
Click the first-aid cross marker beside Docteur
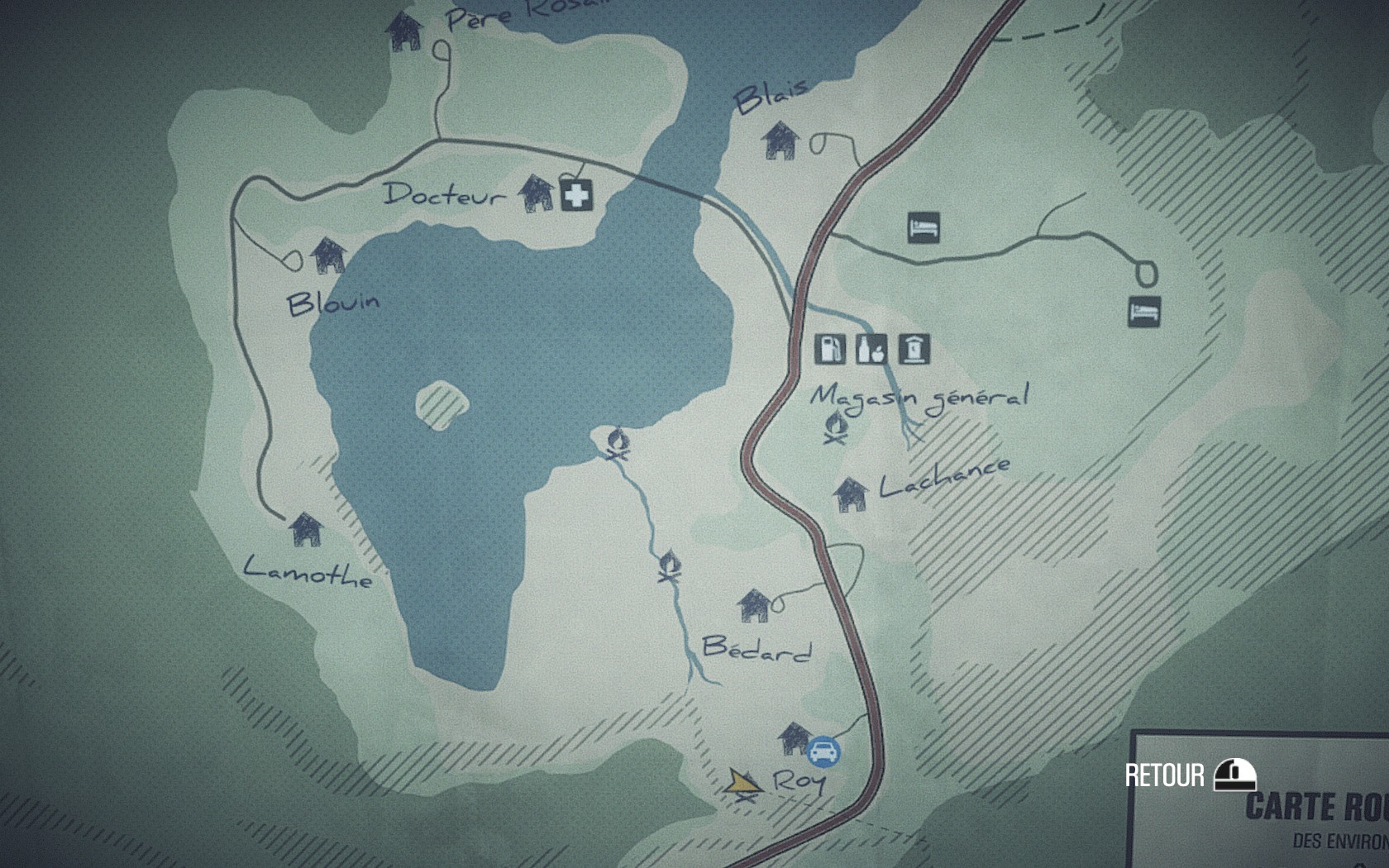576,195
